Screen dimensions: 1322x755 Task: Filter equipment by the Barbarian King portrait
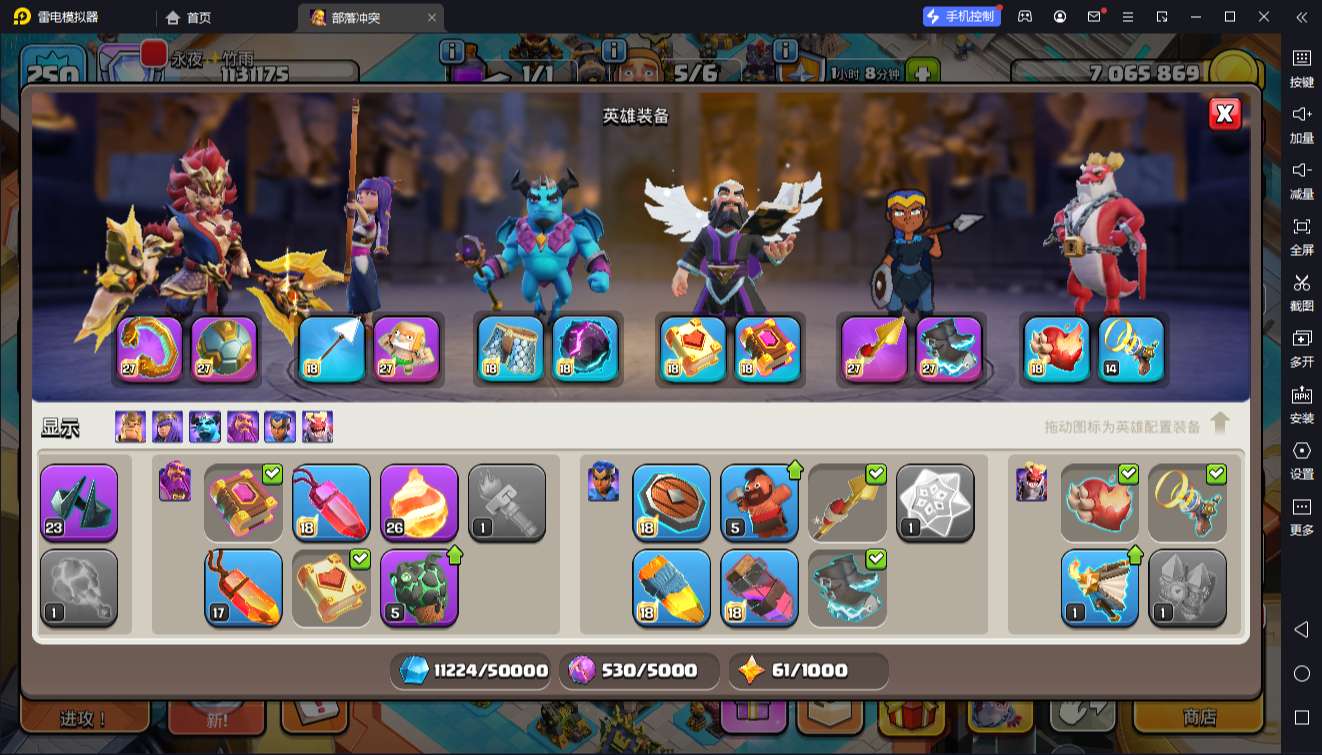(x=130, y=427)
